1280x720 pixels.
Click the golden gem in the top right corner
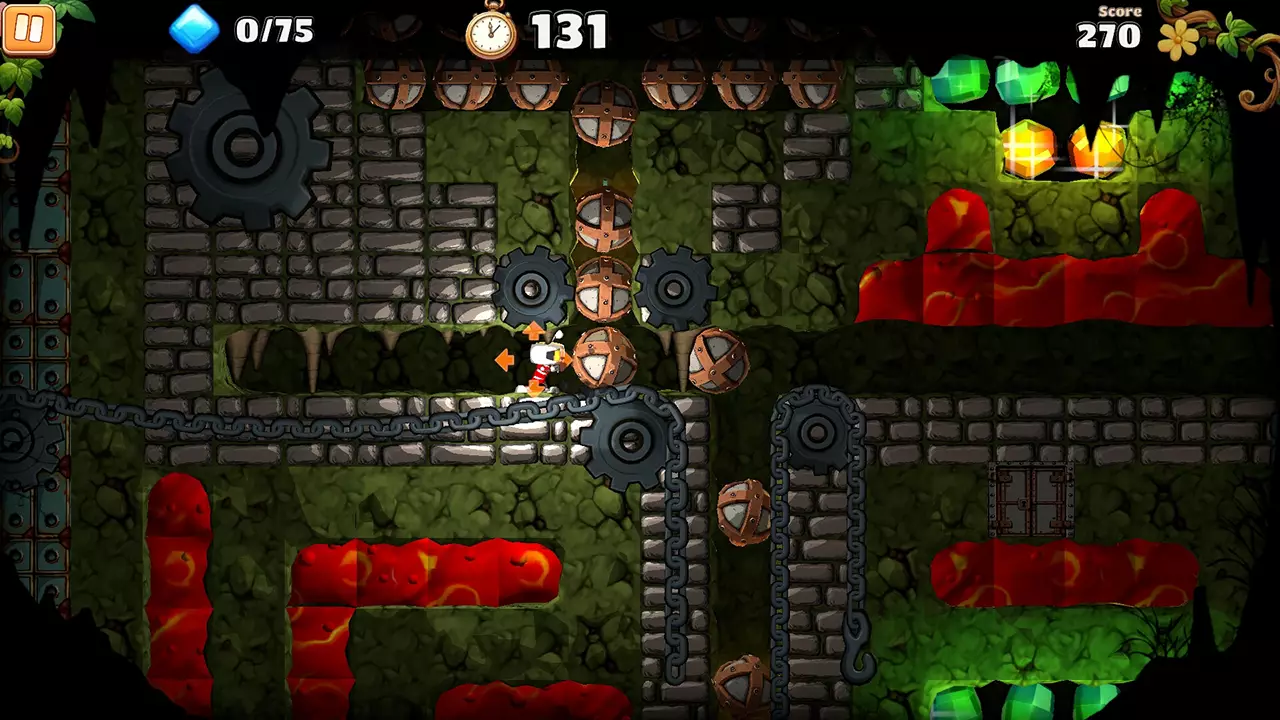(x=1031, y=150)
